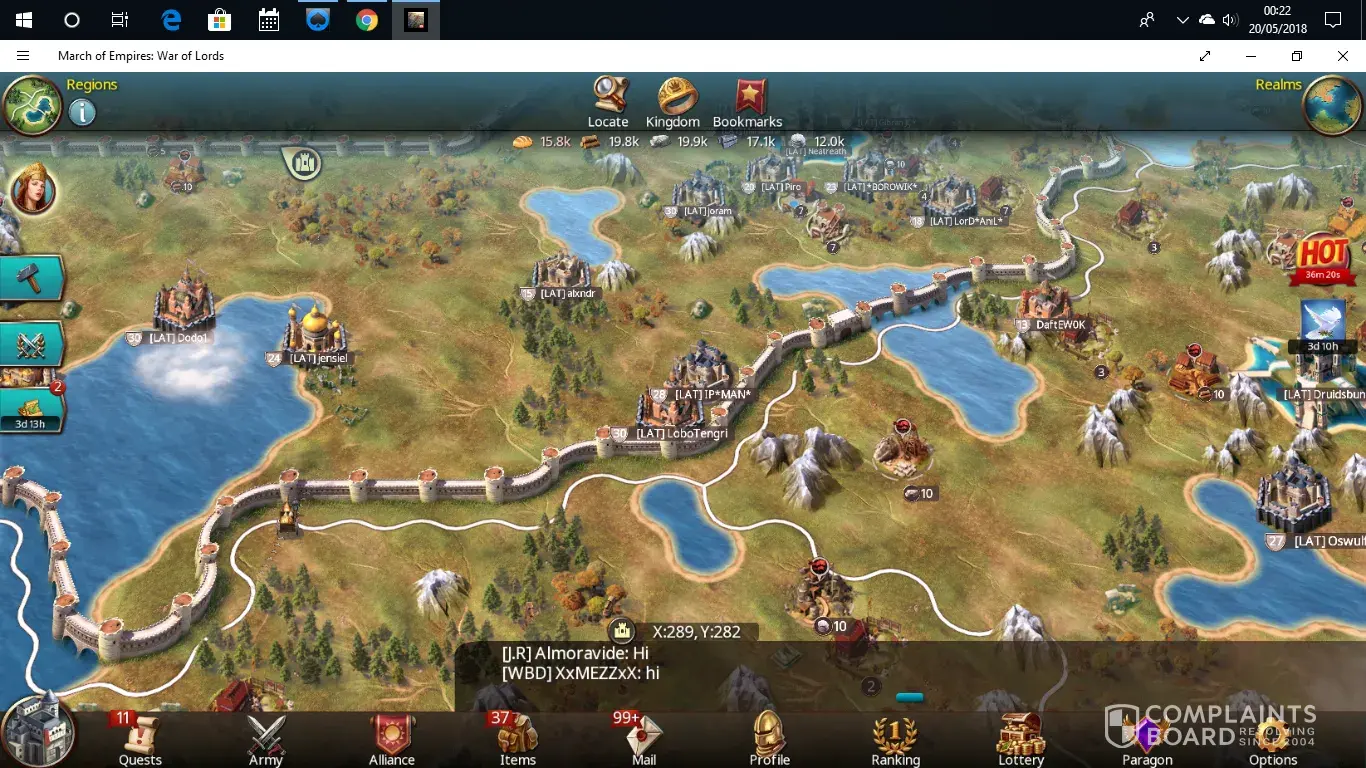Open the Regions map view

pyautogui.click(x=33, y=104)
